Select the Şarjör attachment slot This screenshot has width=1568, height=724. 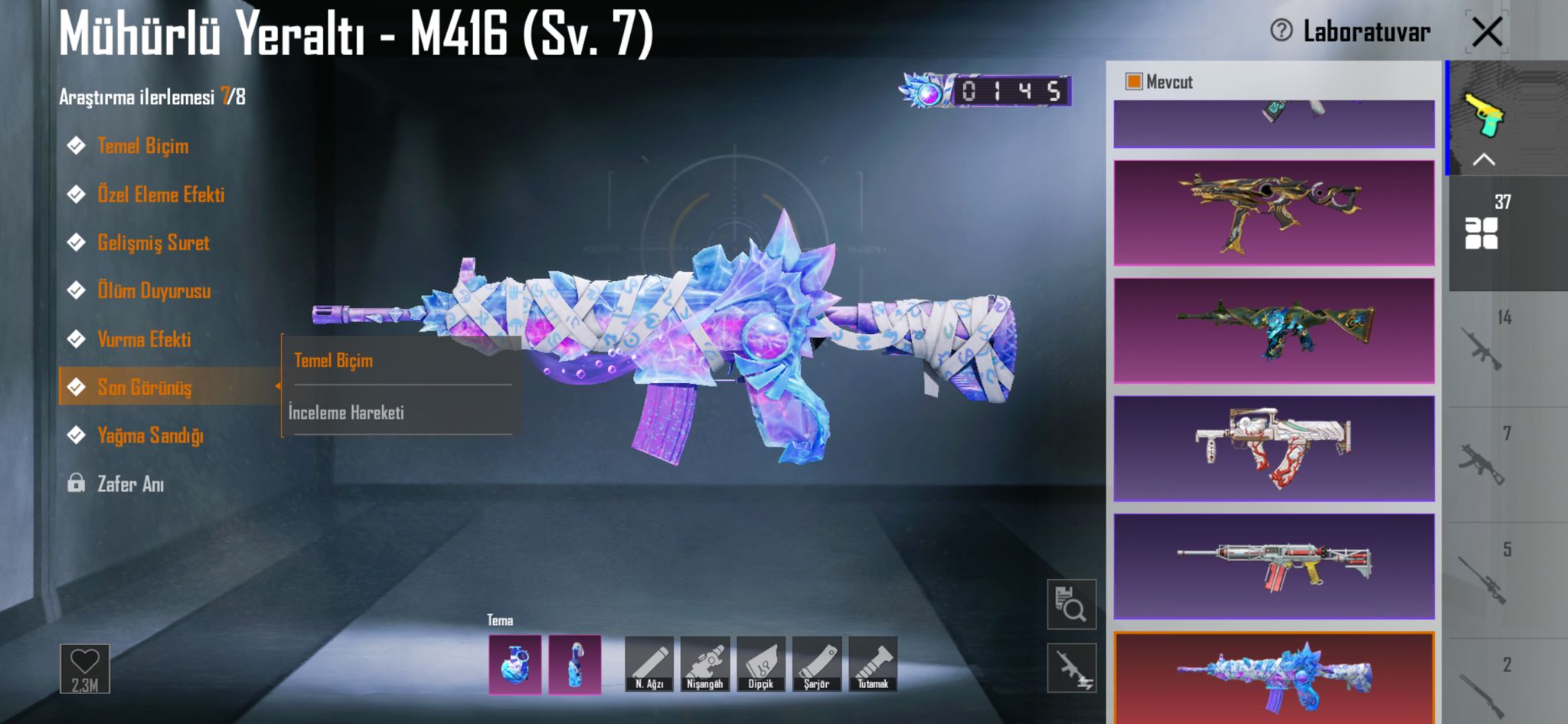(x=817, y=663)
